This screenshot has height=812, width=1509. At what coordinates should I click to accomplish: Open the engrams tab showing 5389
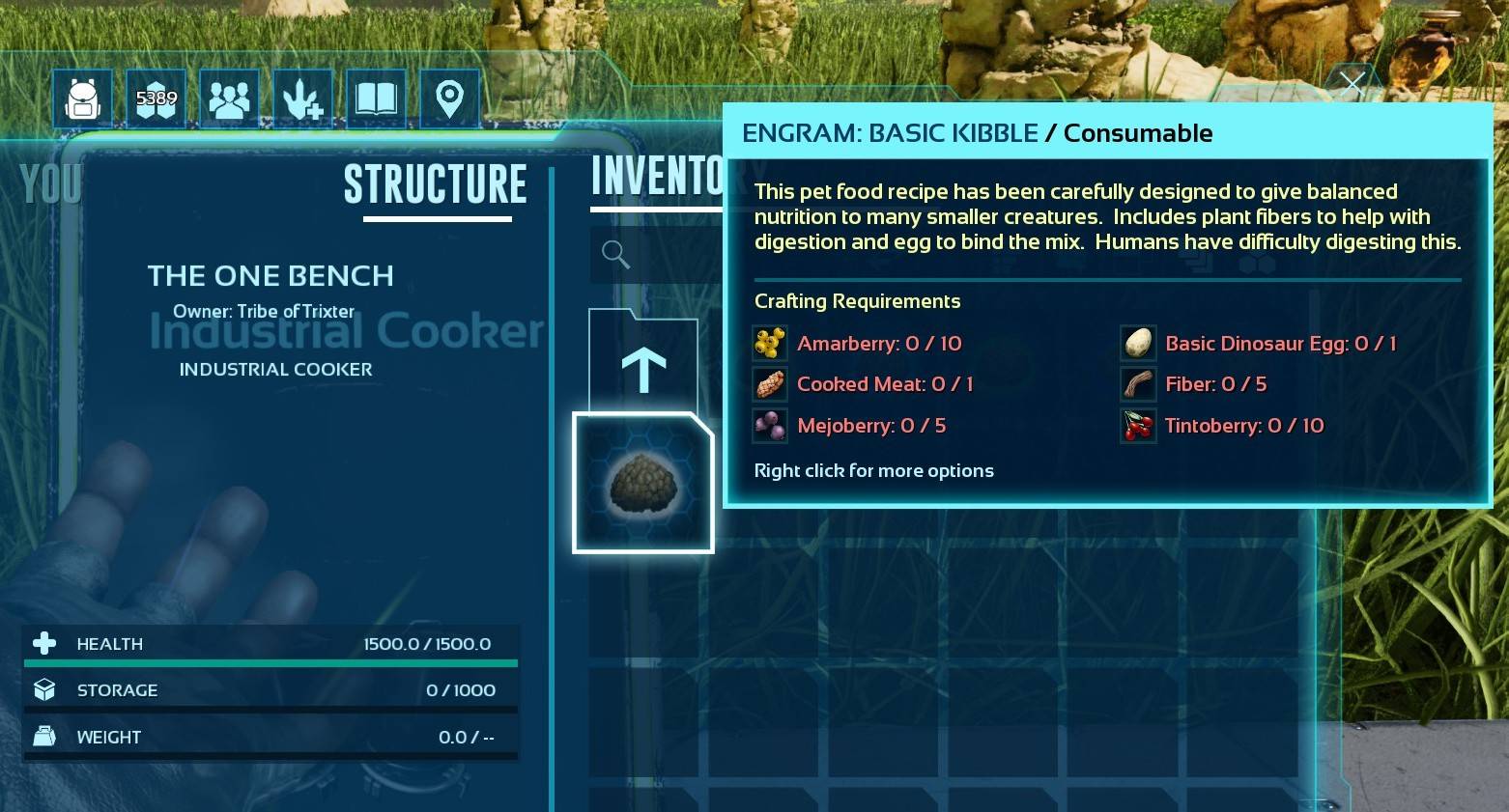point(157,98)
